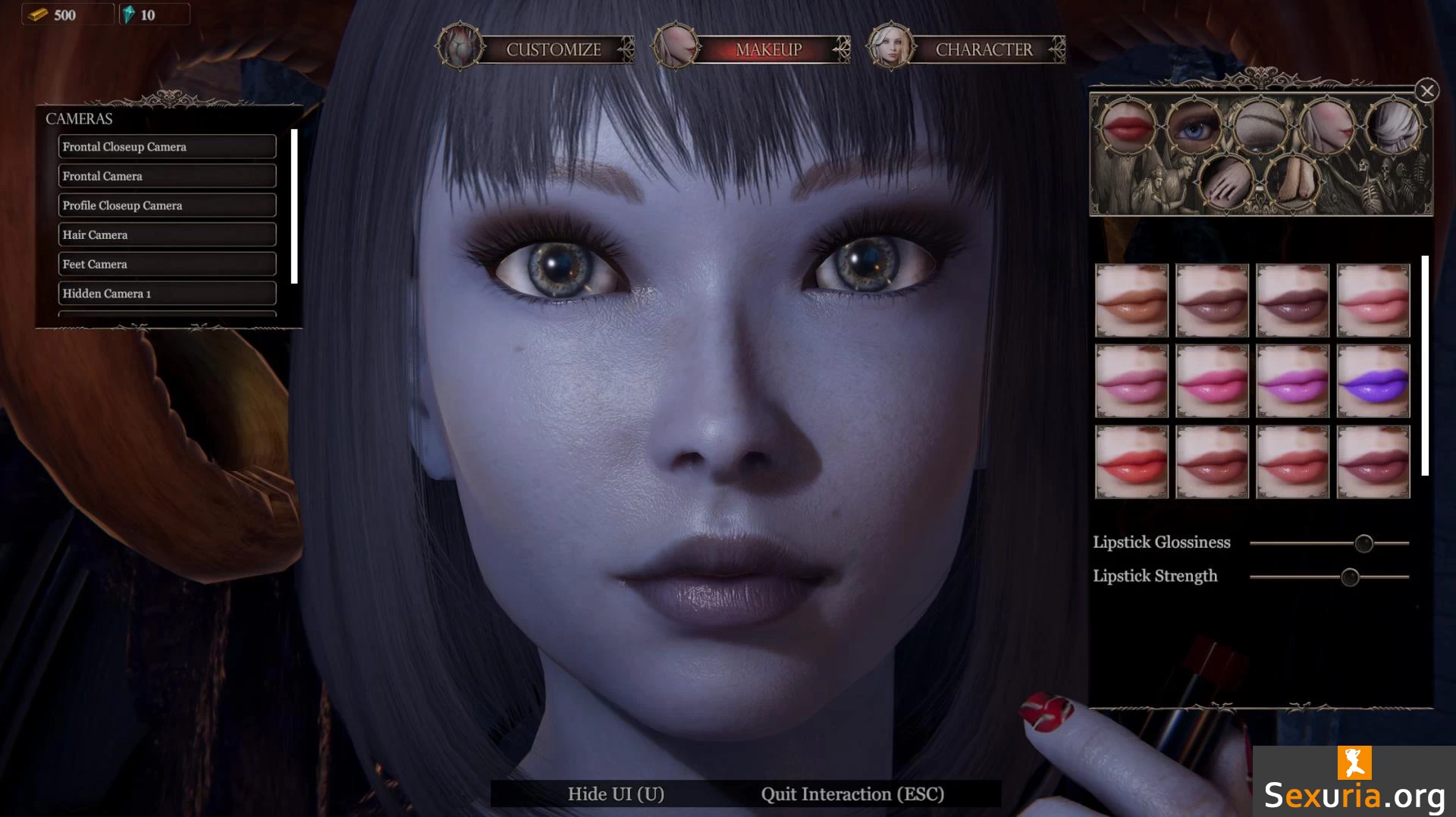Open the hand nails category
1456x817 pixels.
[x=1226, y=182]
